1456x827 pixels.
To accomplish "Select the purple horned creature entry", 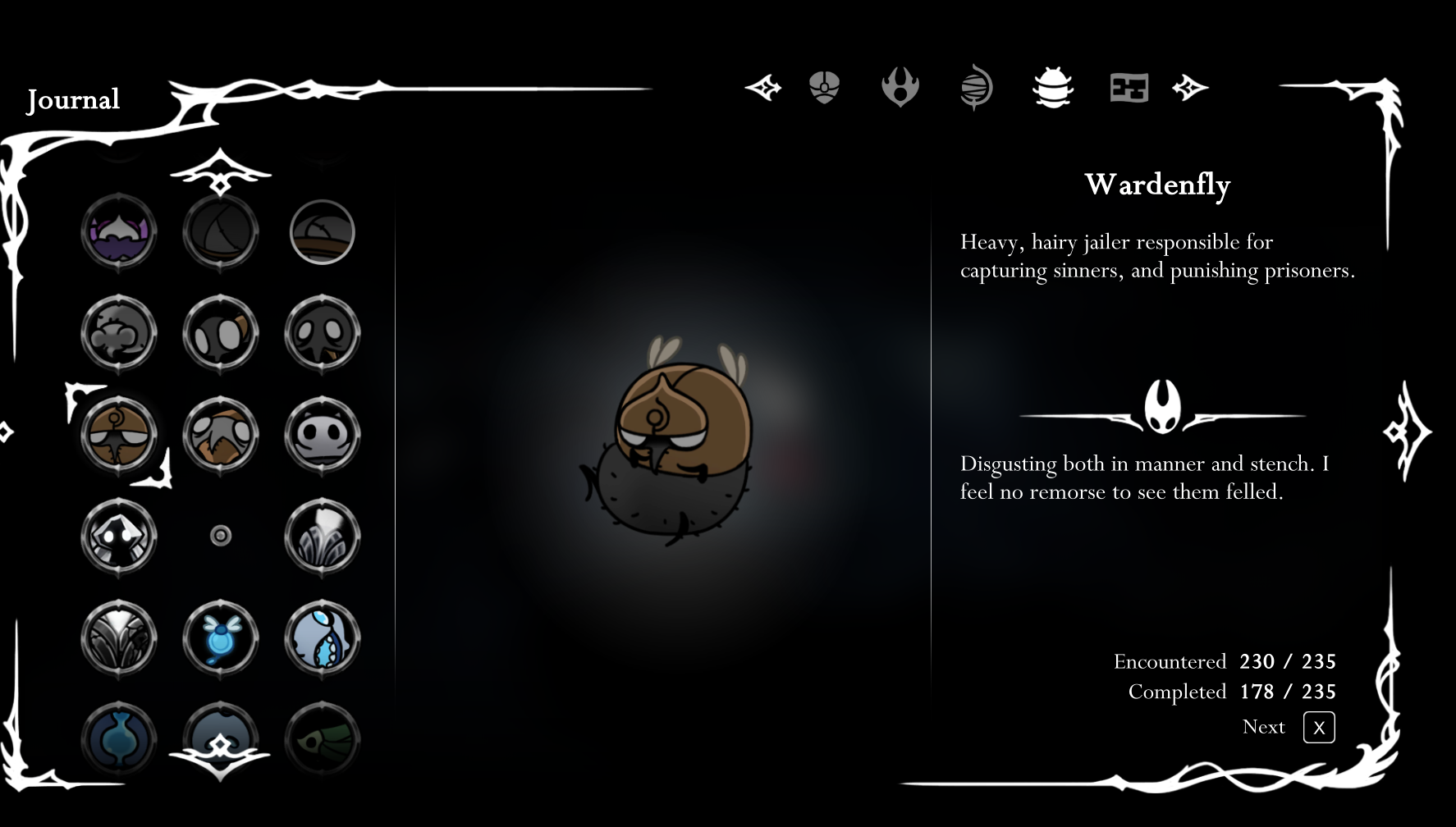I will point(119,232).
